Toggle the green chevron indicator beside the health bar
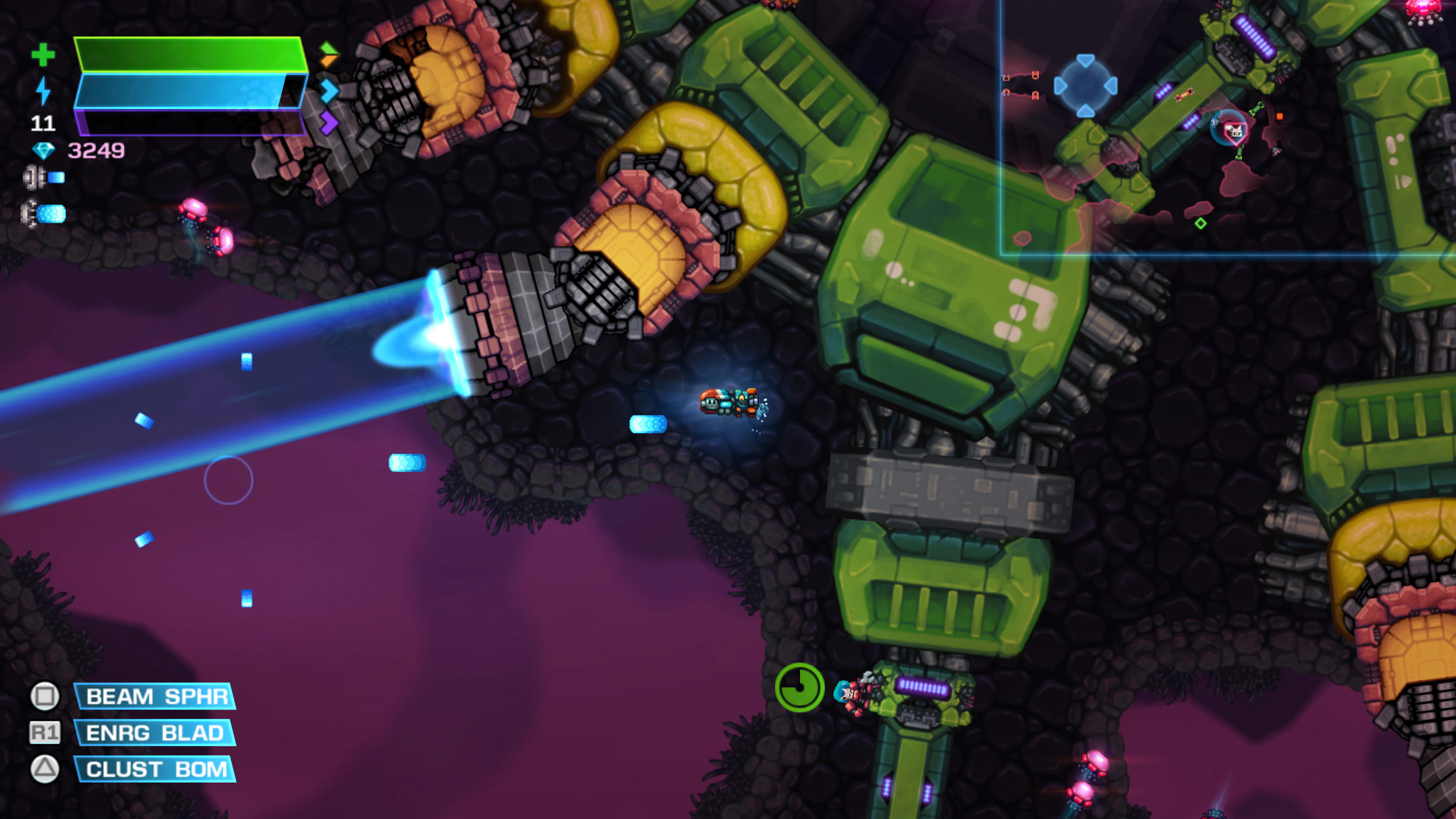The width and height of the screenshot is (1456, 819). 328,48
